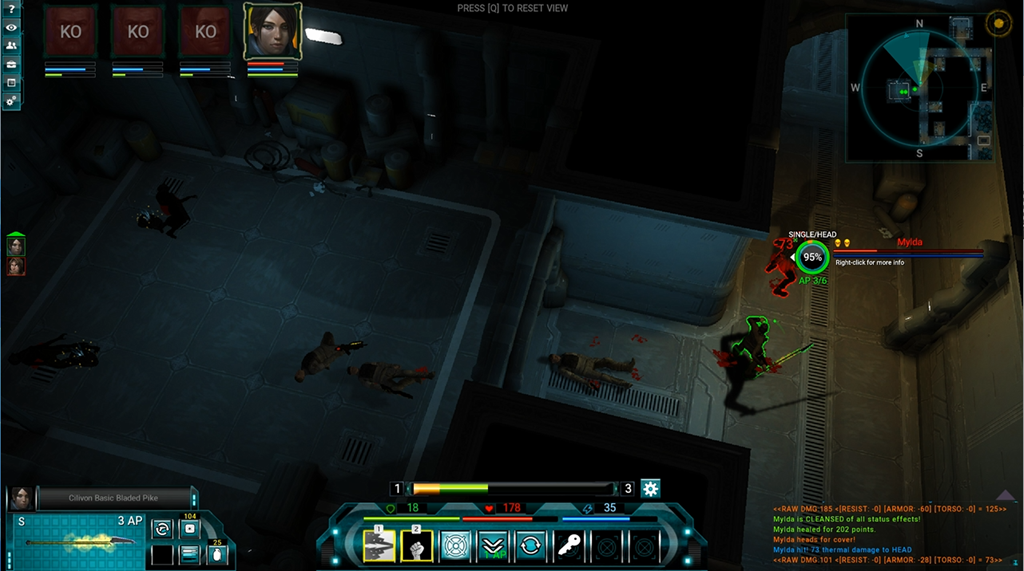Image resolution: width=1024 pixels, height=571 pixels.
Task: Toggle the eye vision mode icon
Action: pyautogui.click(x=11, y=27)
